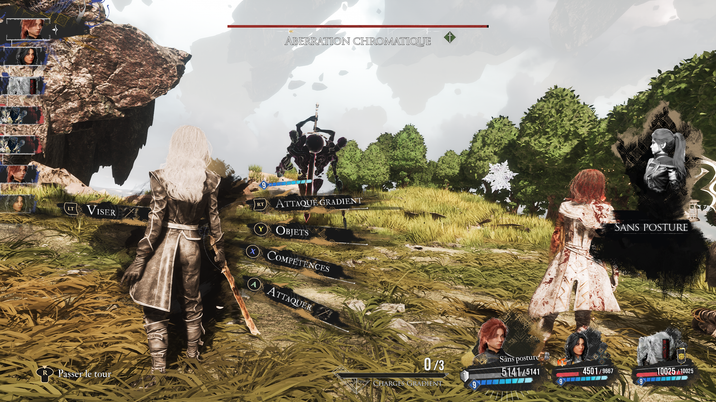This screenshot has width=716, height=402.
Task: Open the Objets battle menu
Action: (291, 230)
